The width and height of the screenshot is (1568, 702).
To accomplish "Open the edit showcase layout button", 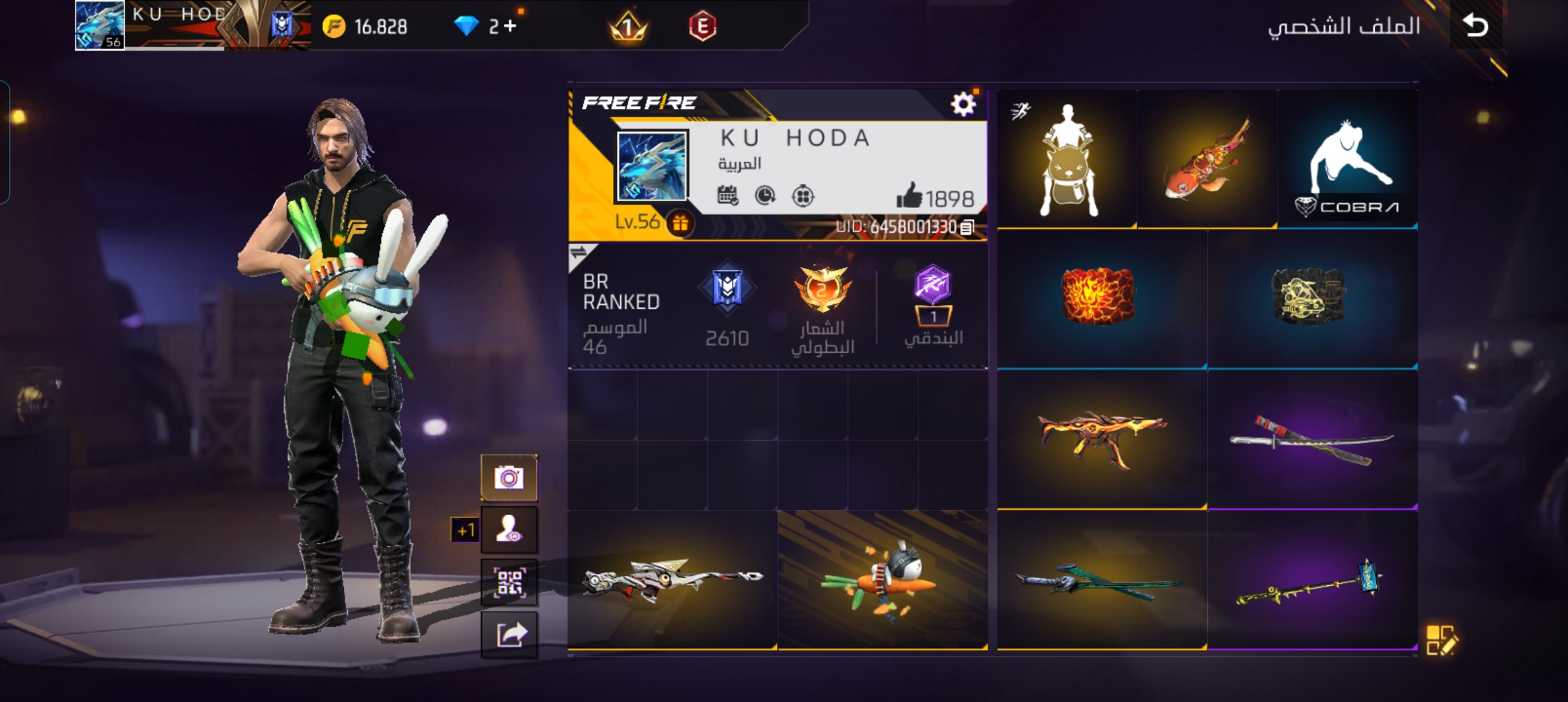I will 1442,640.
